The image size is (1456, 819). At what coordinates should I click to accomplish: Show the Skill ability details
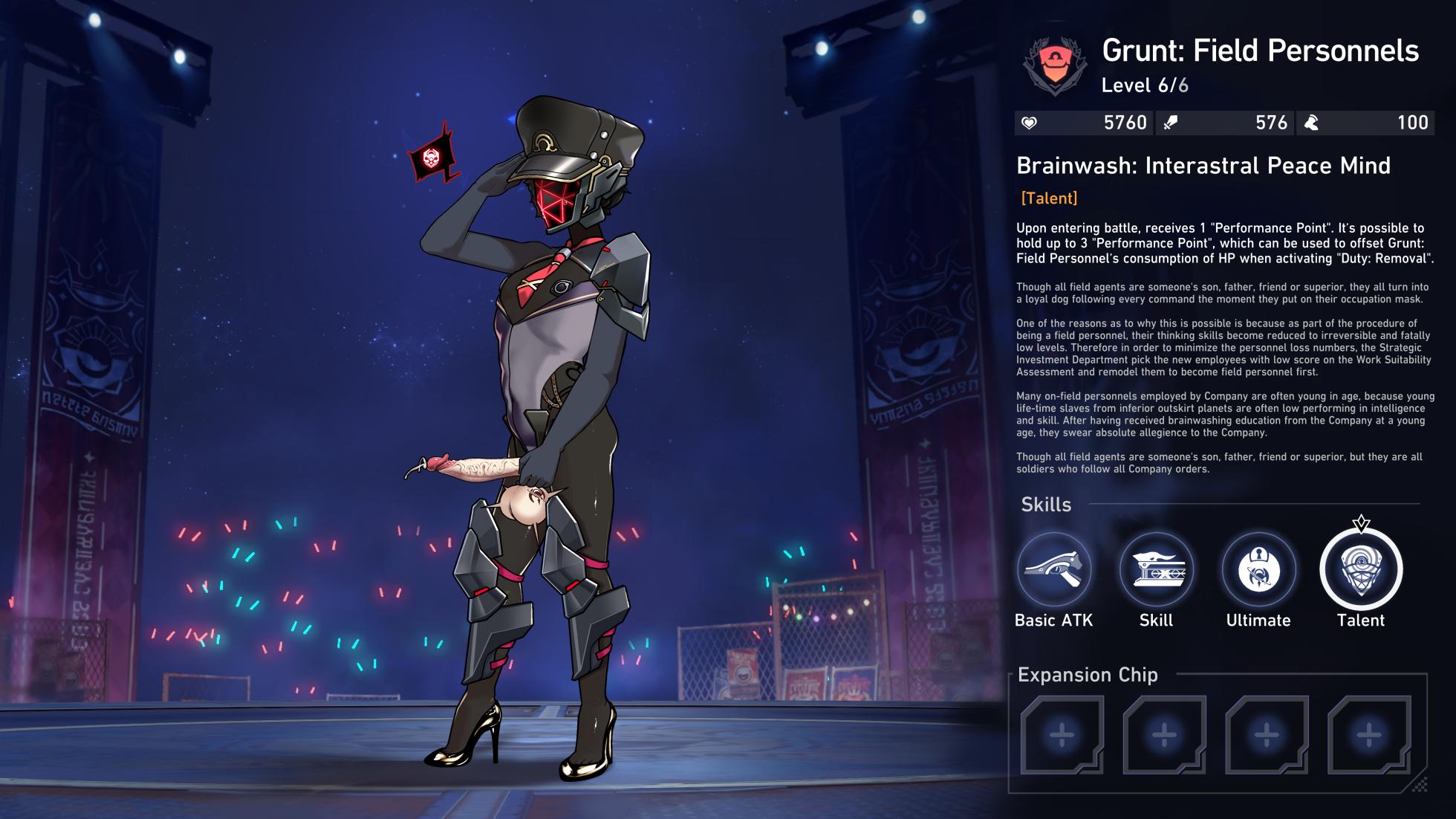[1156, 570]
